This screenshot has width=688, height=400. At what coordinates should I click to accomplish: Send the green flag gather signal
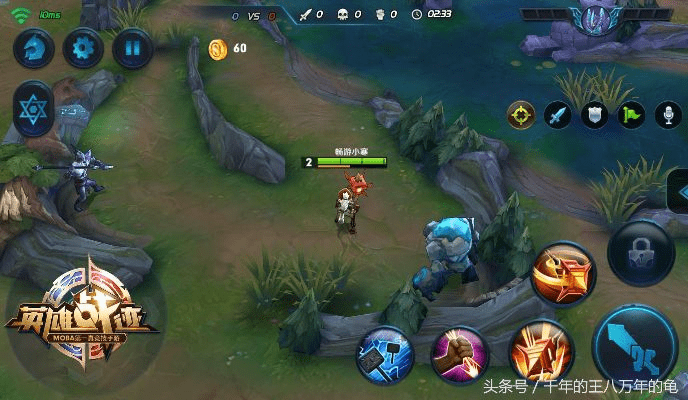pos(631,115)
